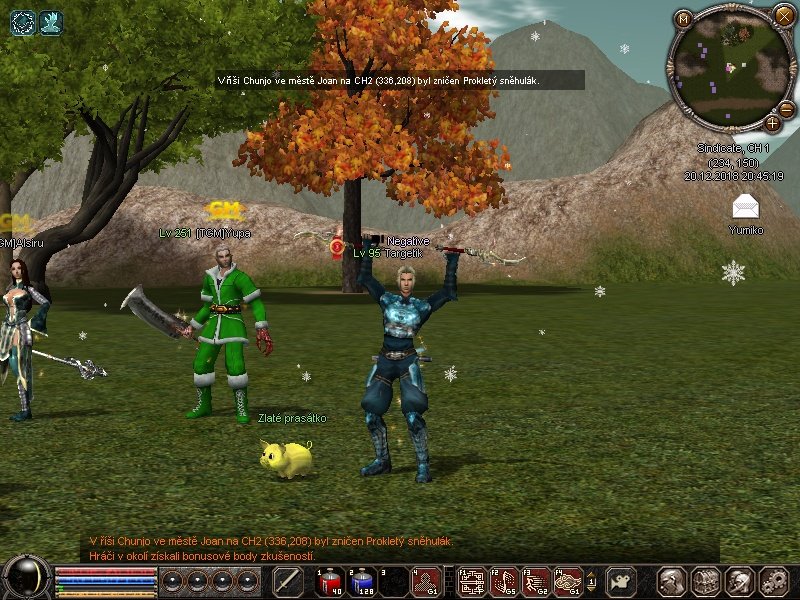Zoom in the minimap
This screenshot has height=600, width=800.
[x=772, y=123]
